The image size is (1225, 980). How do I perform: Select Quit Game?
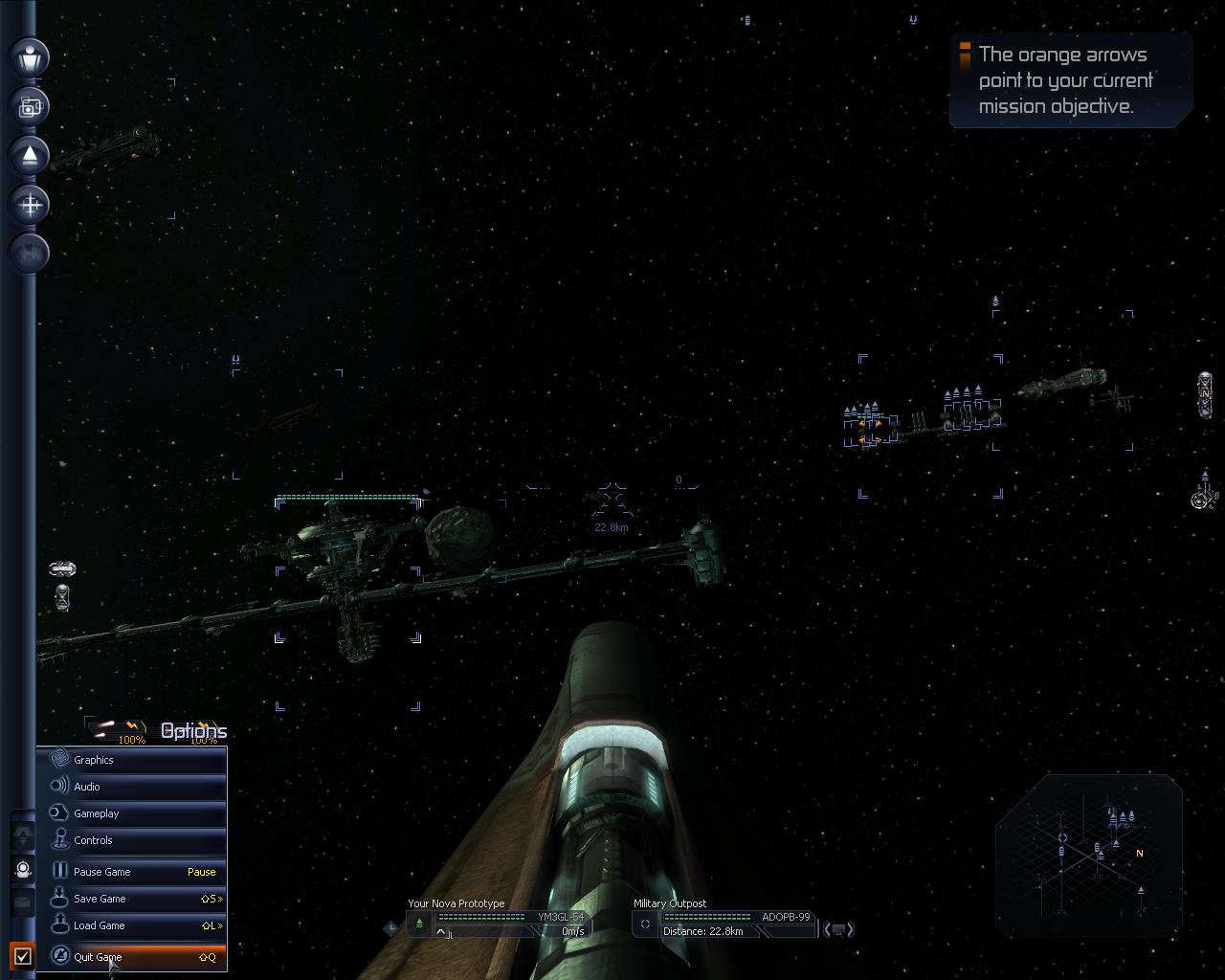click(x=131, y=956)
